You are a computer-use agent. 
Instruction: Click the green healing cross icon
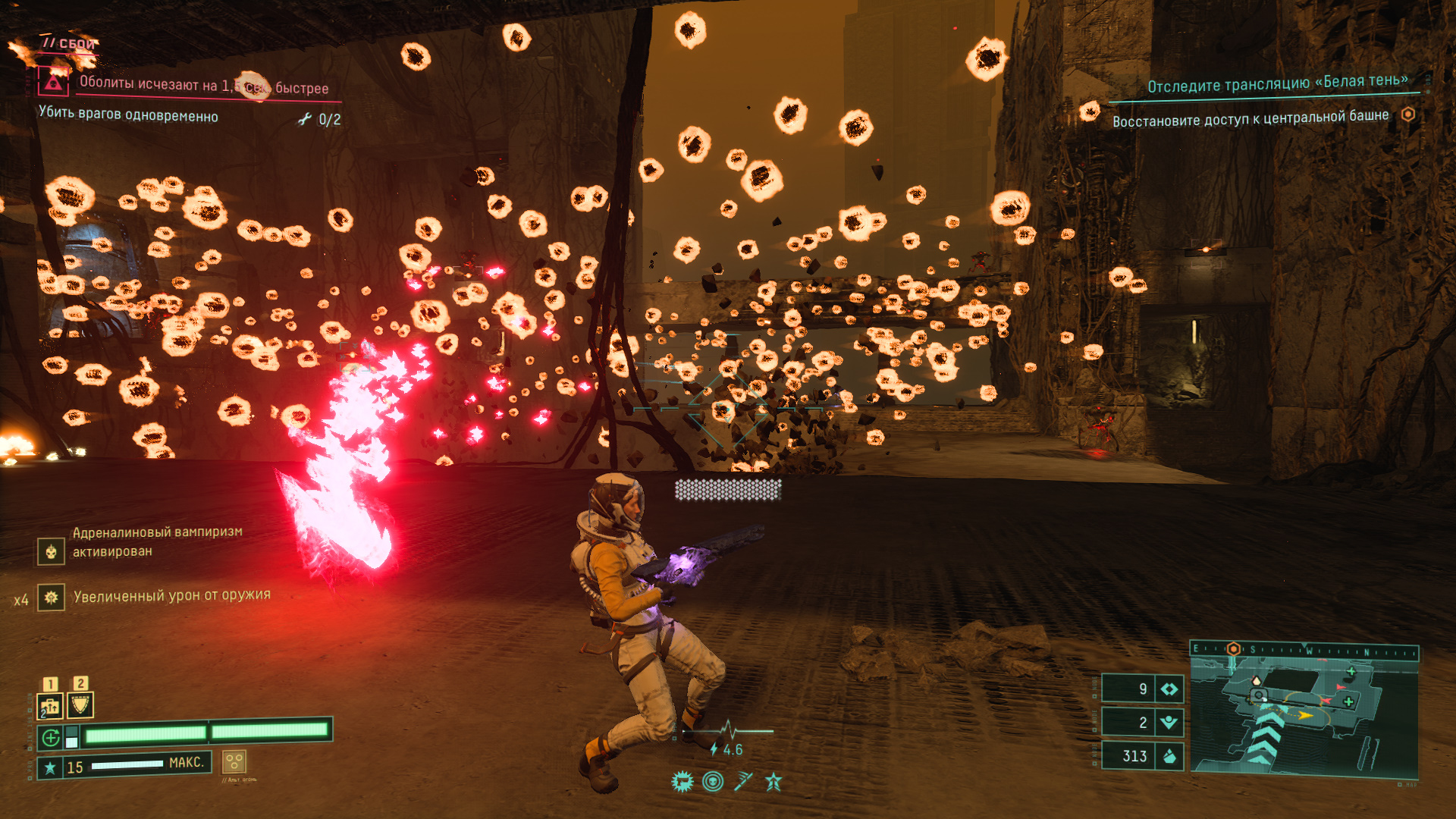coord(51,737)
